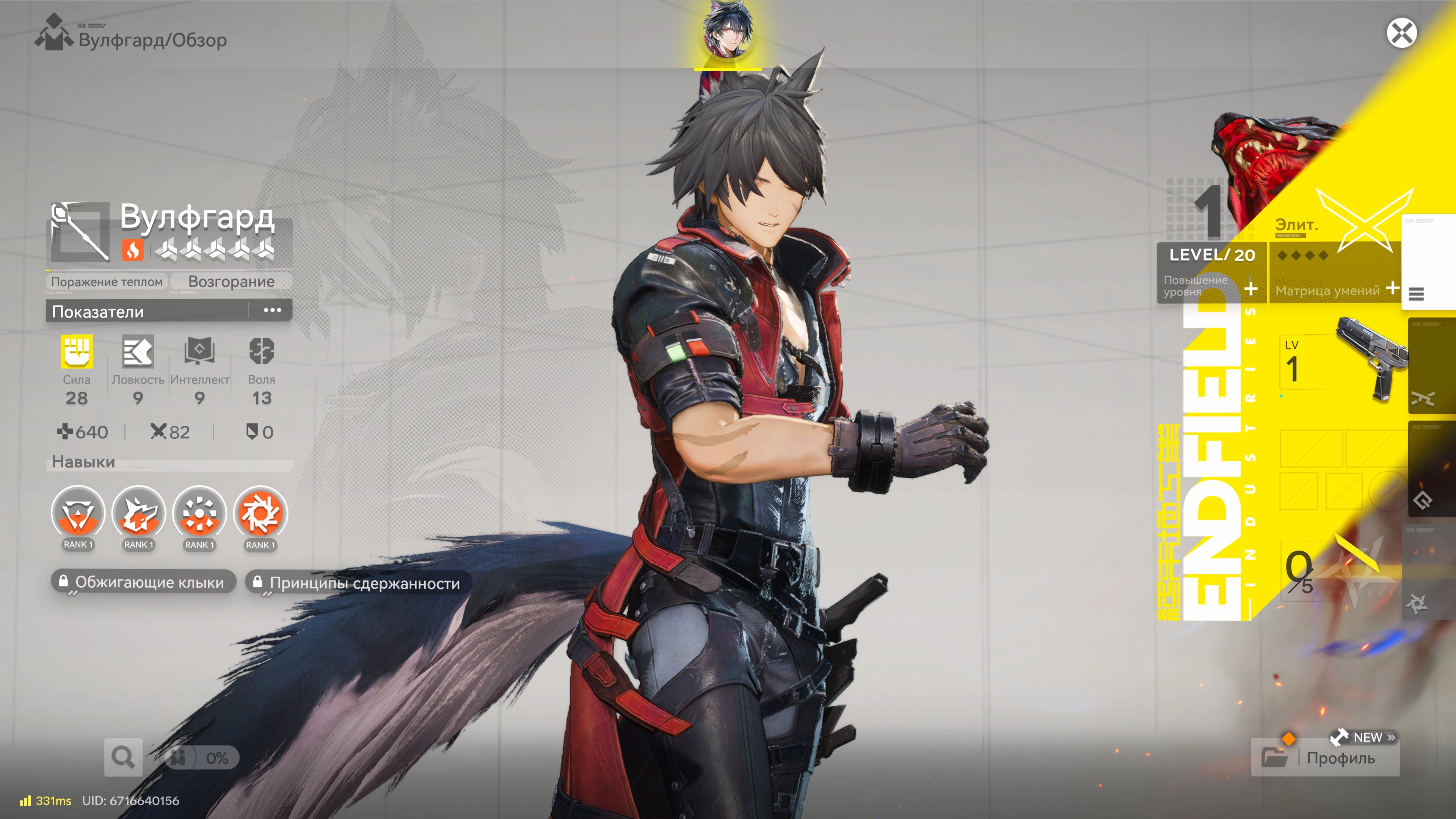View locked talent Обжигающие клыки
This screenshot has width=1456, height=819.
[144, 582]
